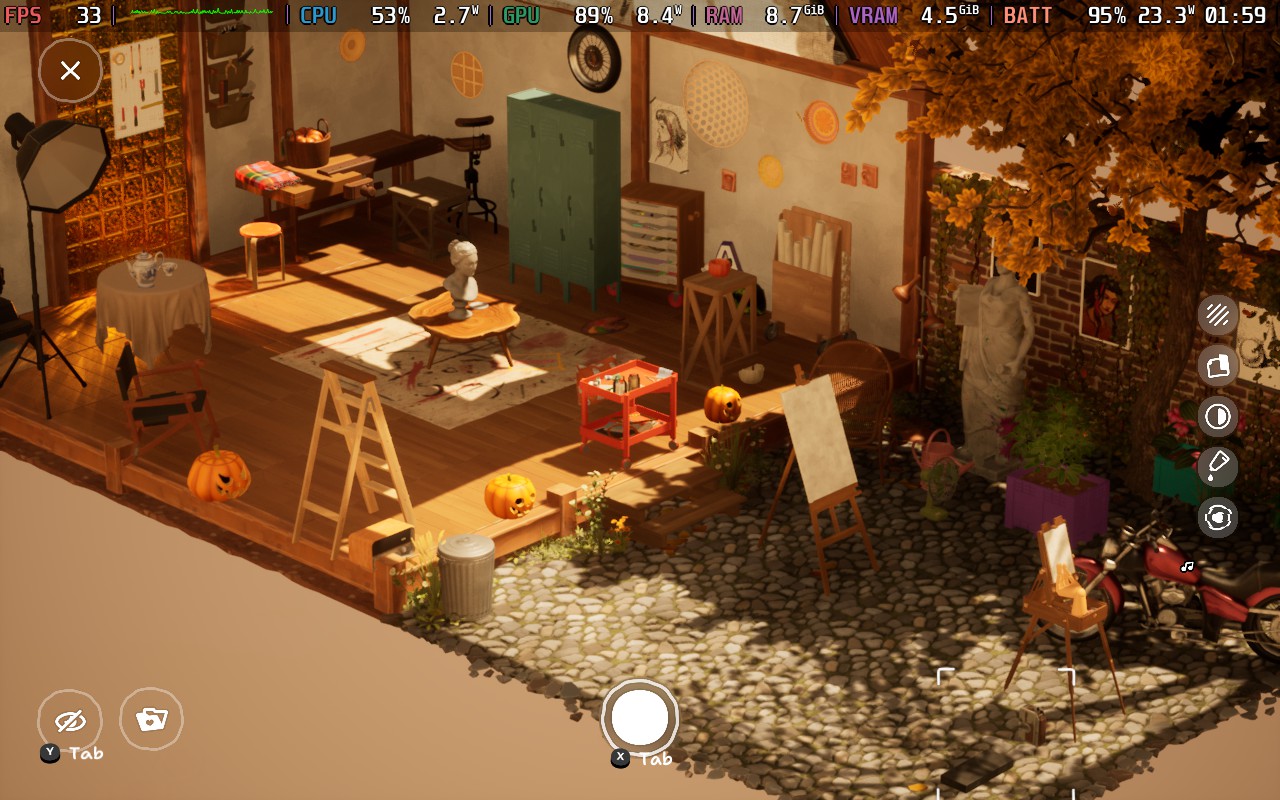Select the diagonal stripes option

[x=1218, y=315]
